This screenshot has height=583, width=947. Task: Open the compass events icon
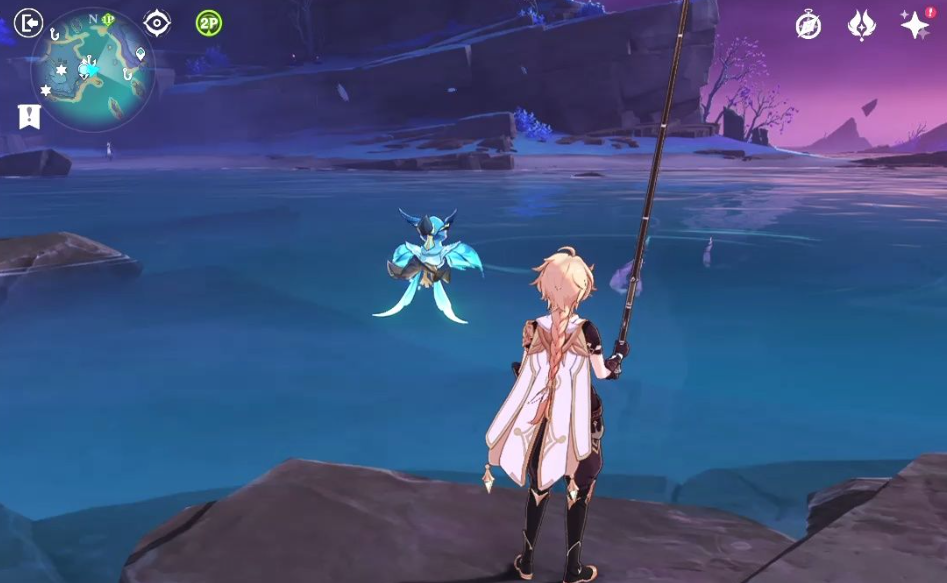[x=808, y=25]
